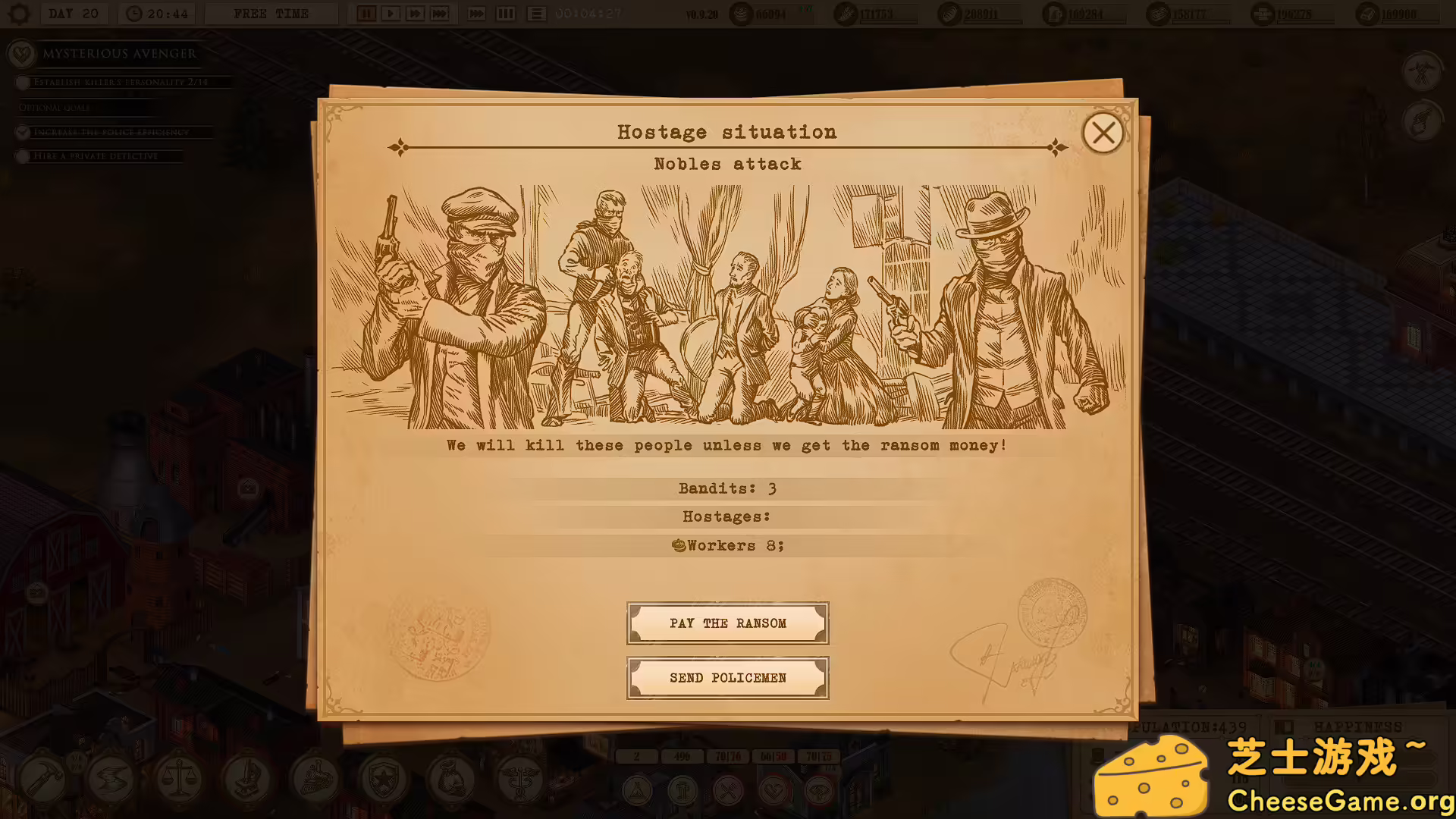
Task: Open the police star shield panel
Action: [384, 779]
